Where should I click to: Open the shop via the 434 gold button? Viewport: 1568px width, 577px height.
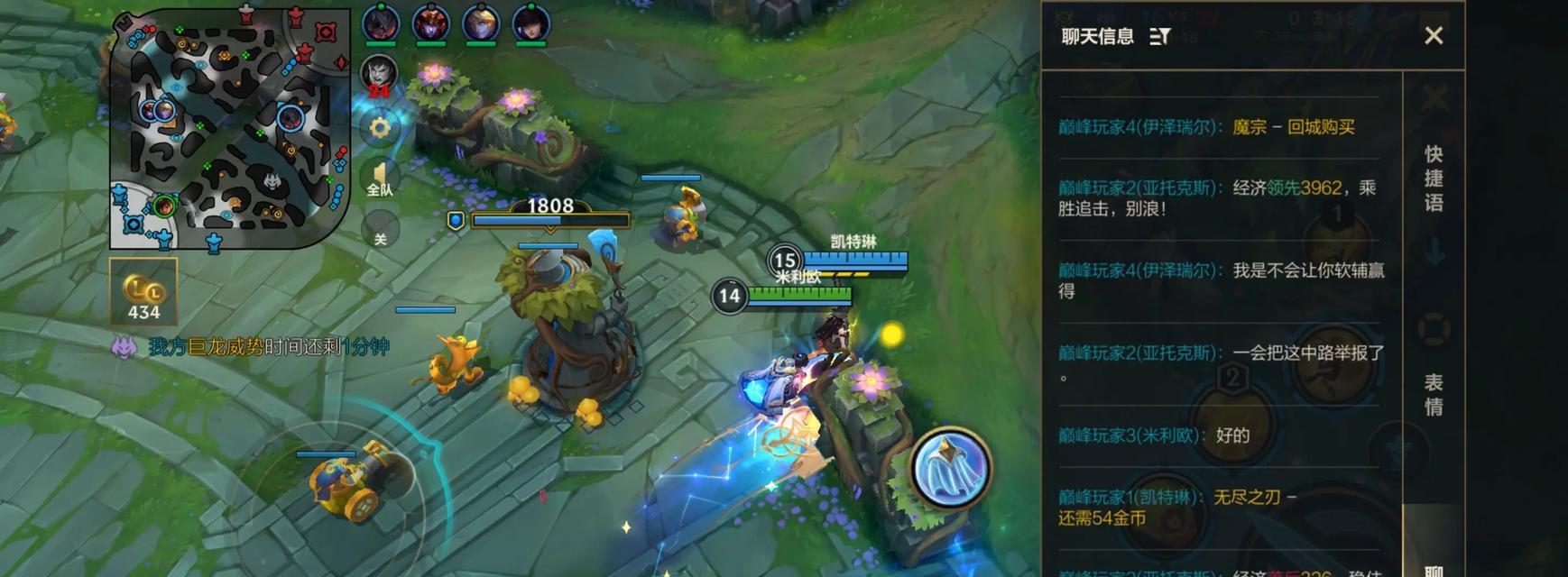pyautogui.click(x=143, y=292)
